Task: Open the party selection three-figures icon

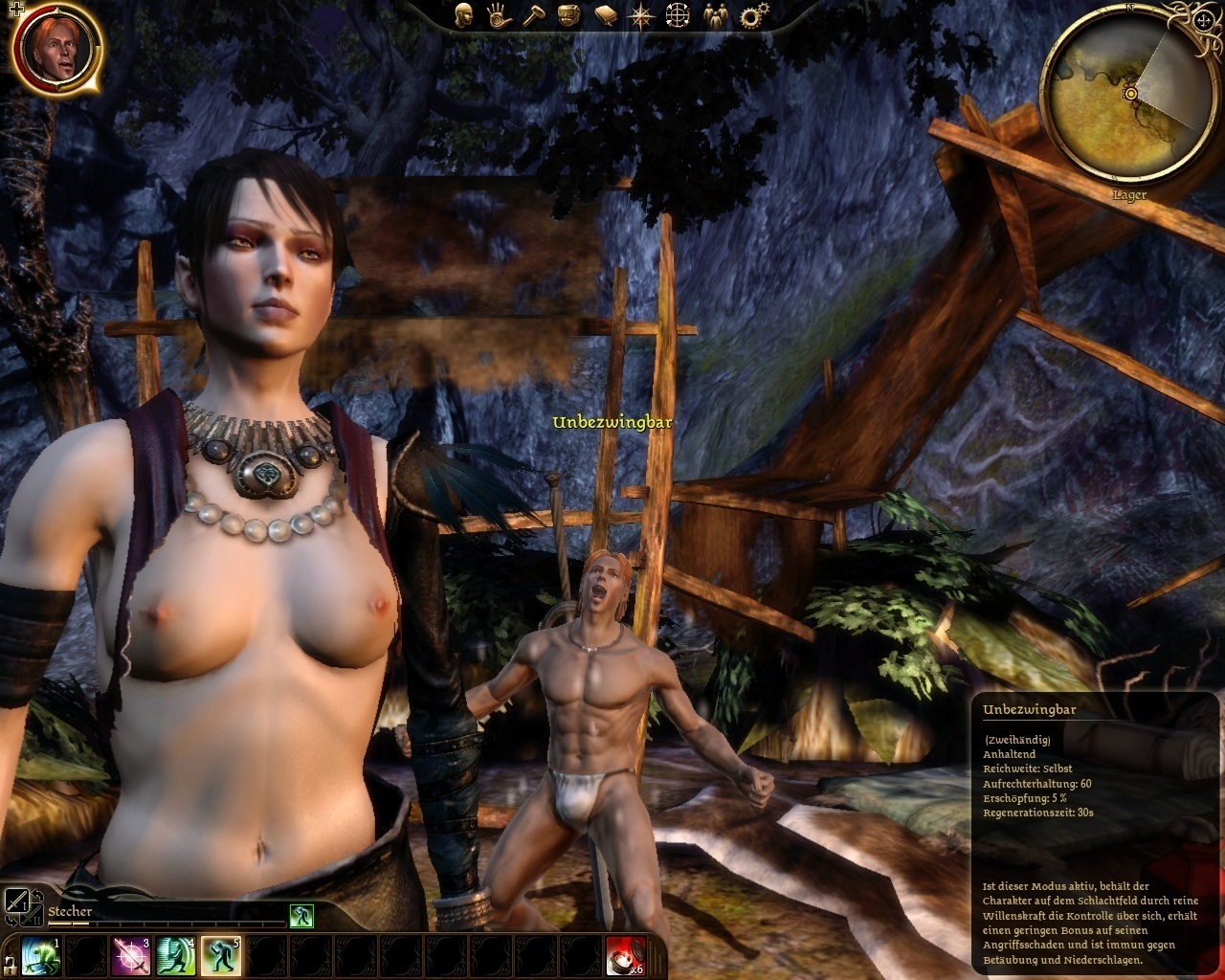Action: tap(715, 15)
